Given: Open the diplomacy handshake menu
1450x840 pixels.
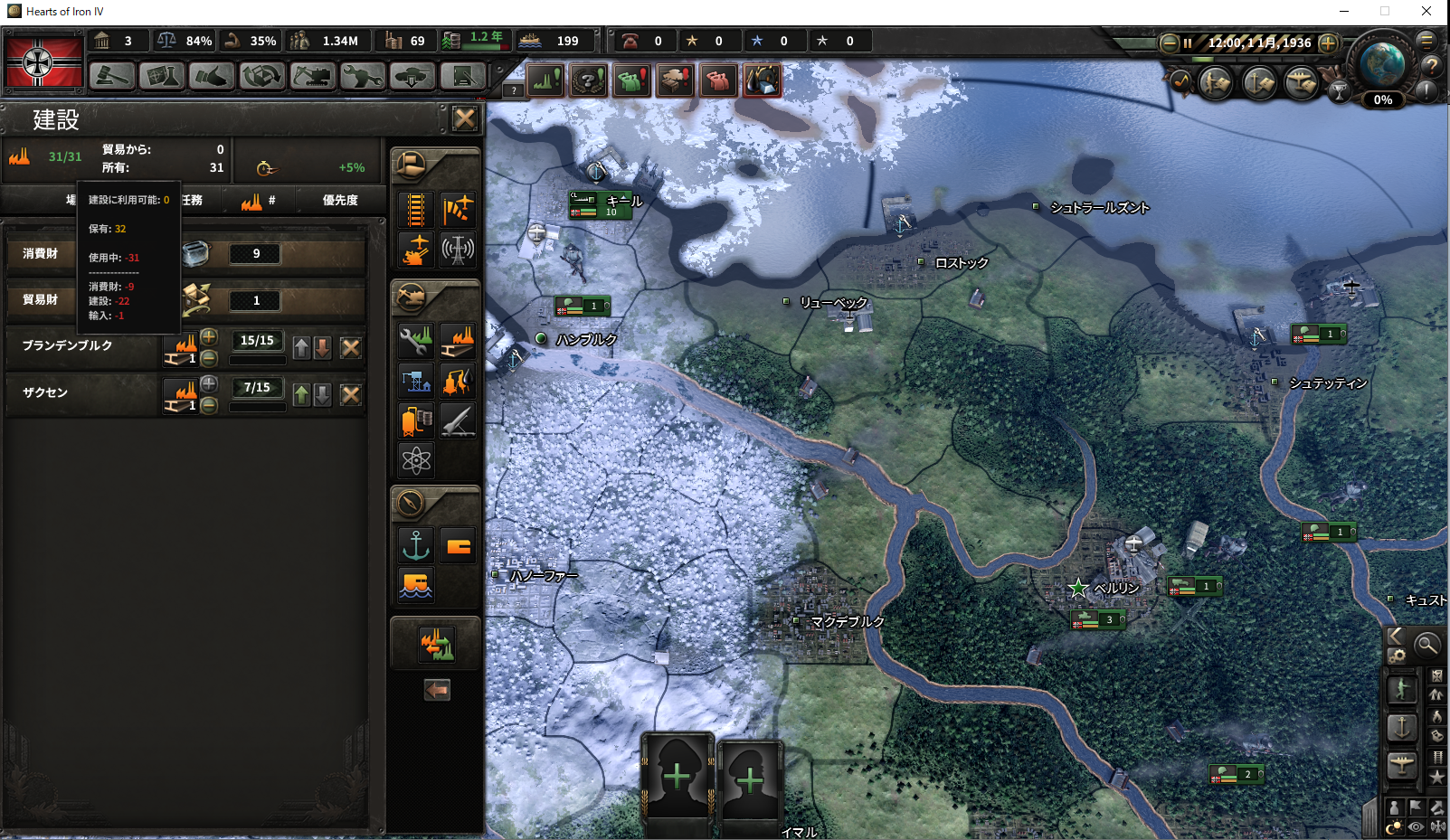Looking at the screenshot, I should [212, 77].
